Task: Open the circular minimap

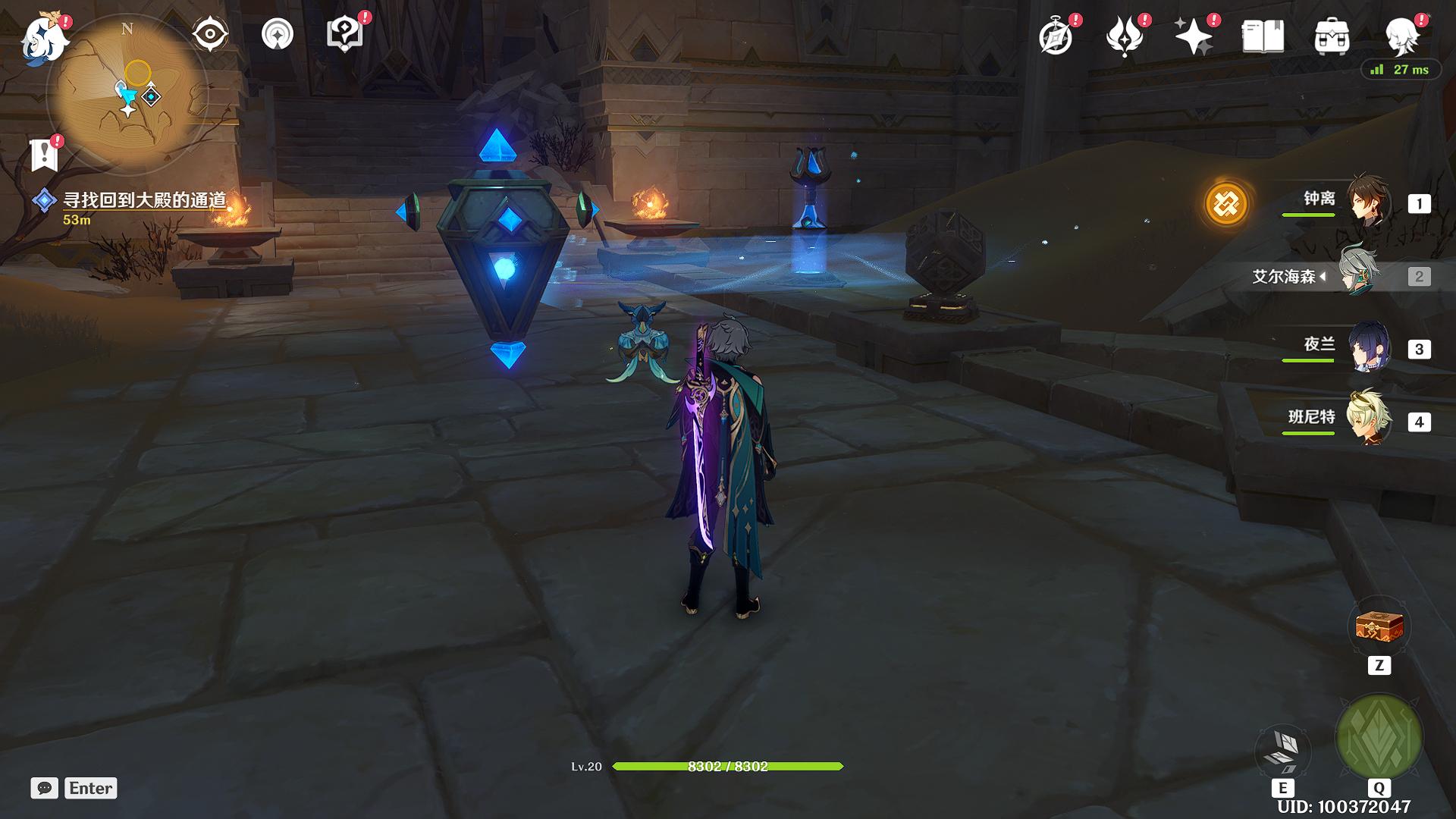Action: point(127,95)
